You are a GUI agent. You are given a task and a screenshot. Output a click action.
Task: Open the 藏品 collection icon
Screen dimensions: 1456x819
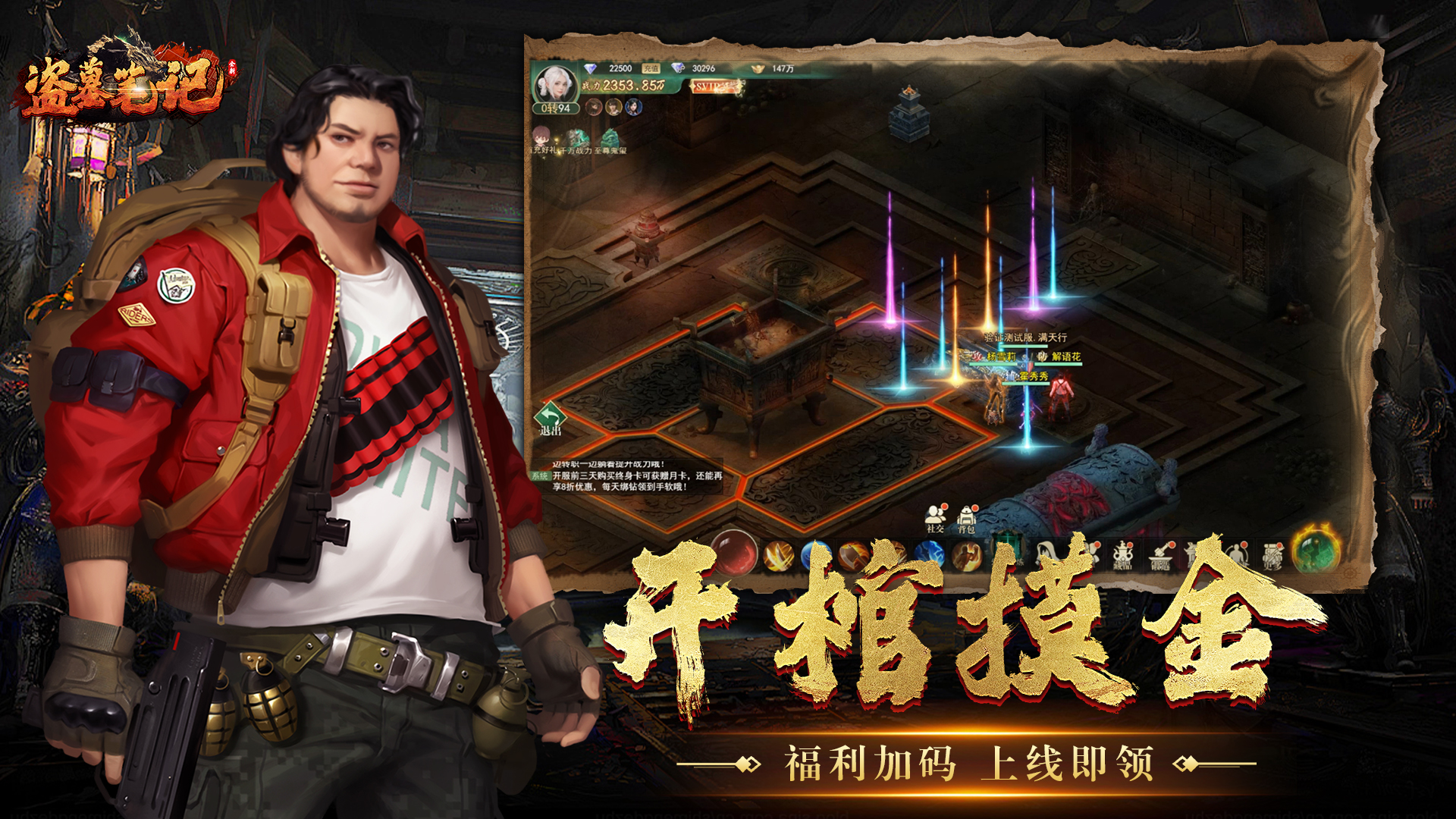point(1122,554)
